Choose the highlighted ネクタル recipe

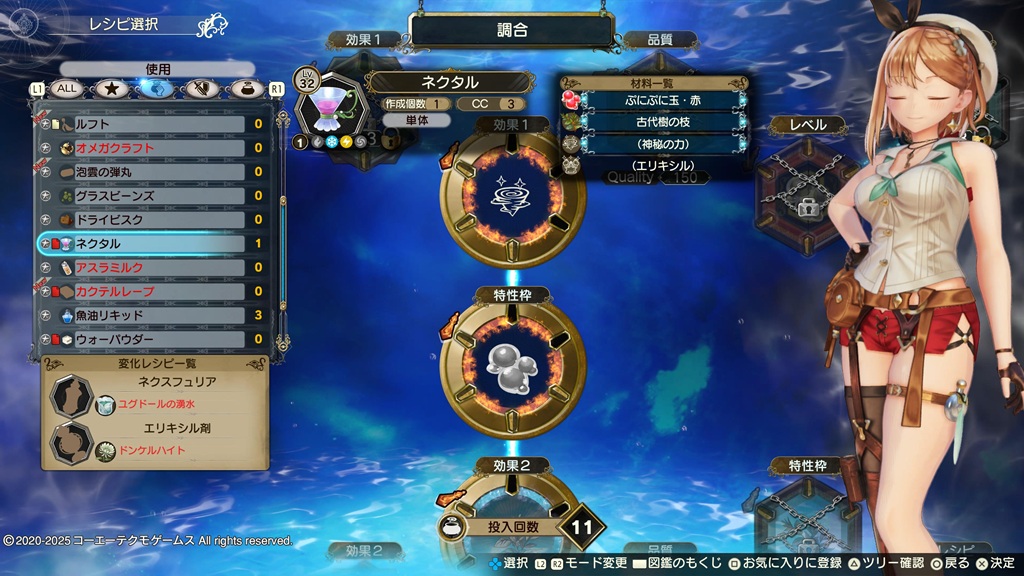click(150, 244)
